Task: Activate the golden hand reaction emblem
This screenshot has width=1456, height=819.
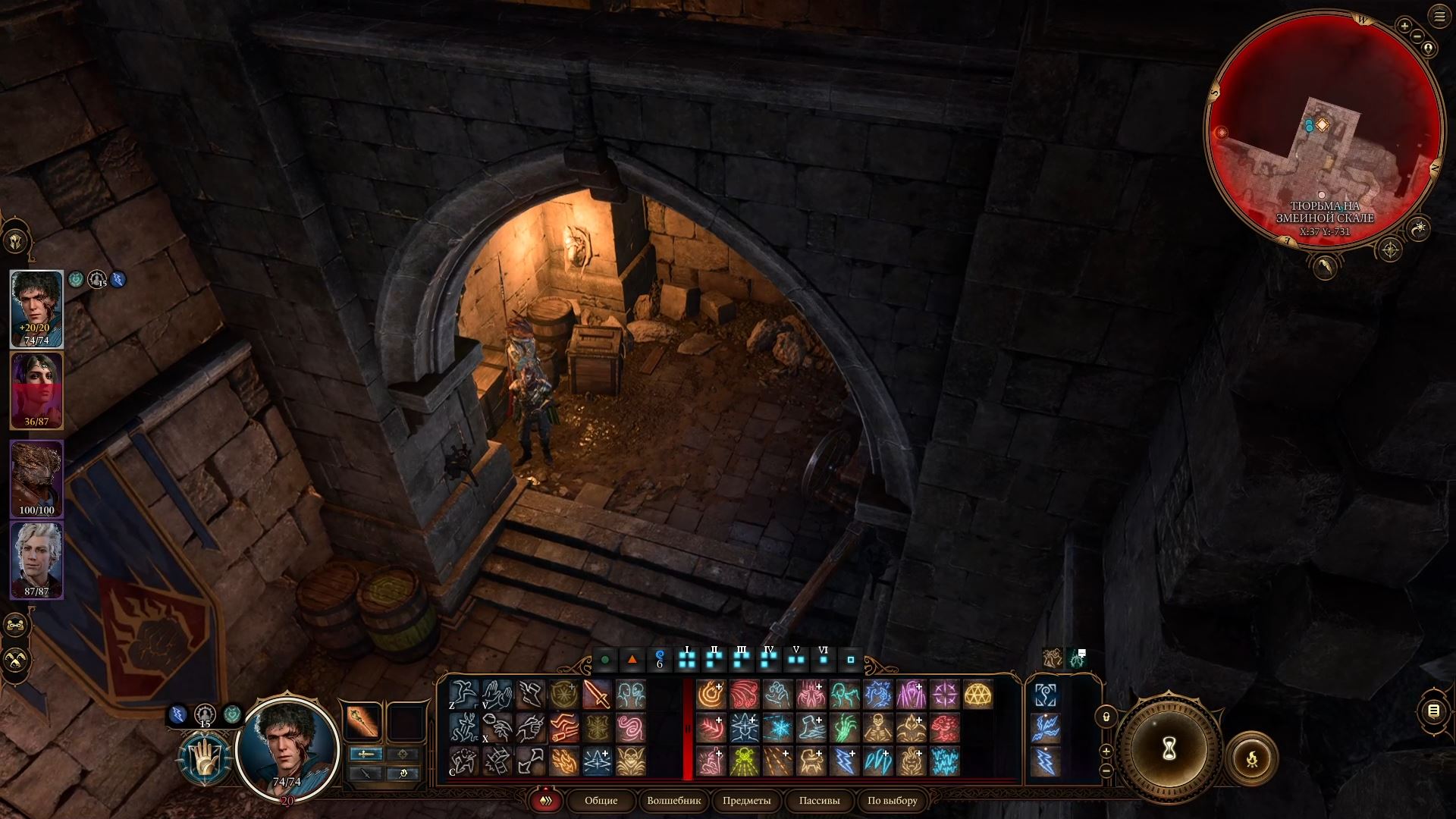Action: [x=205, y=759]
